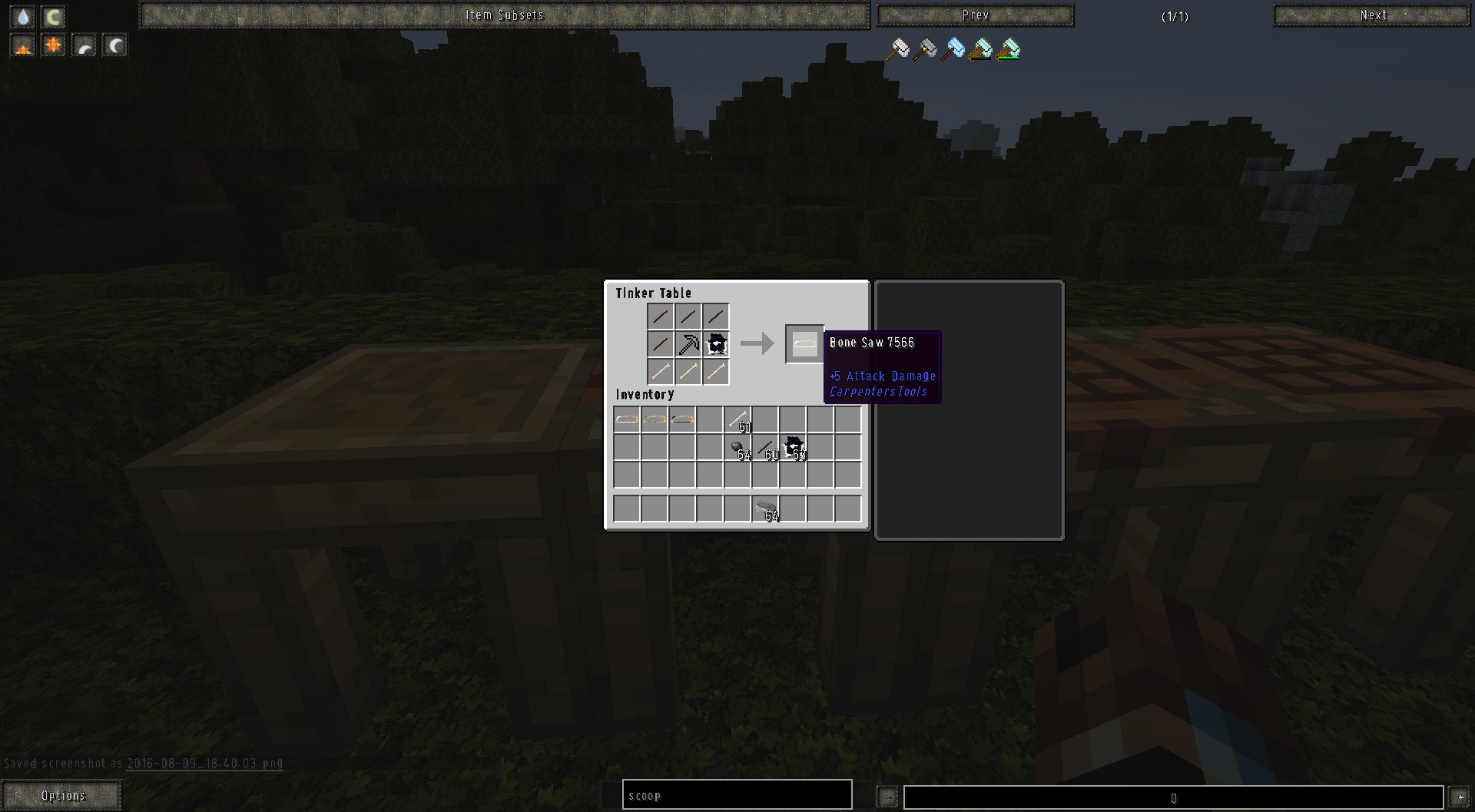This screenshot has height=812, width=1475.
Task: Click the quantity decrease minus control
Action: coord(887,797)
